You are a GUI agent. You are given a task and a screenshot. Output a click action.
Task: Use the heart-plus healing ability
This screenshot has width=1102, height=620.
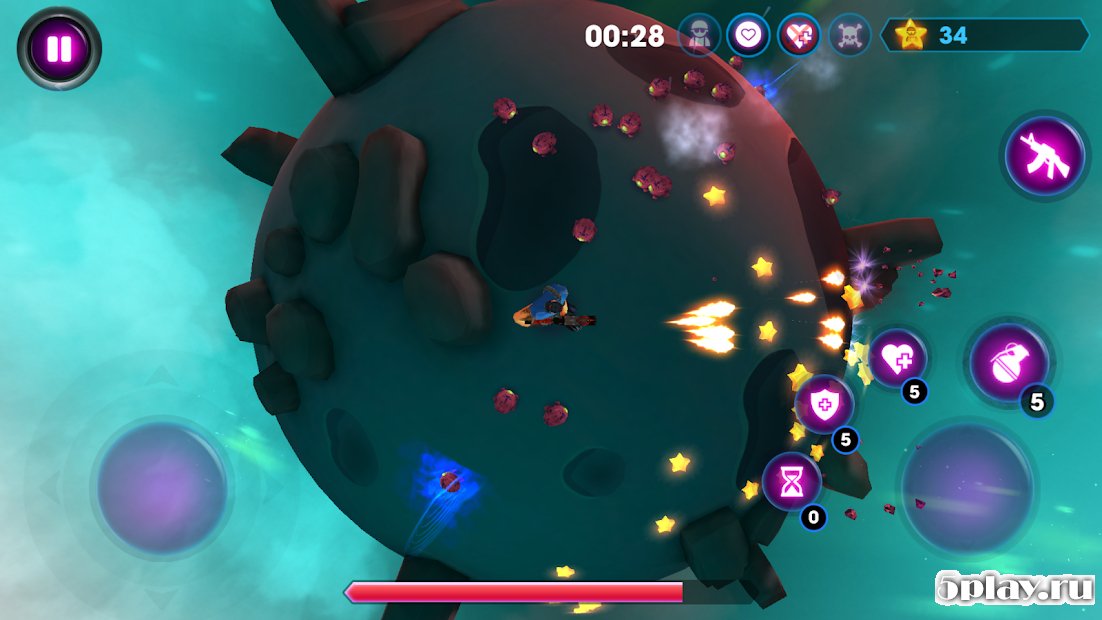896,358
